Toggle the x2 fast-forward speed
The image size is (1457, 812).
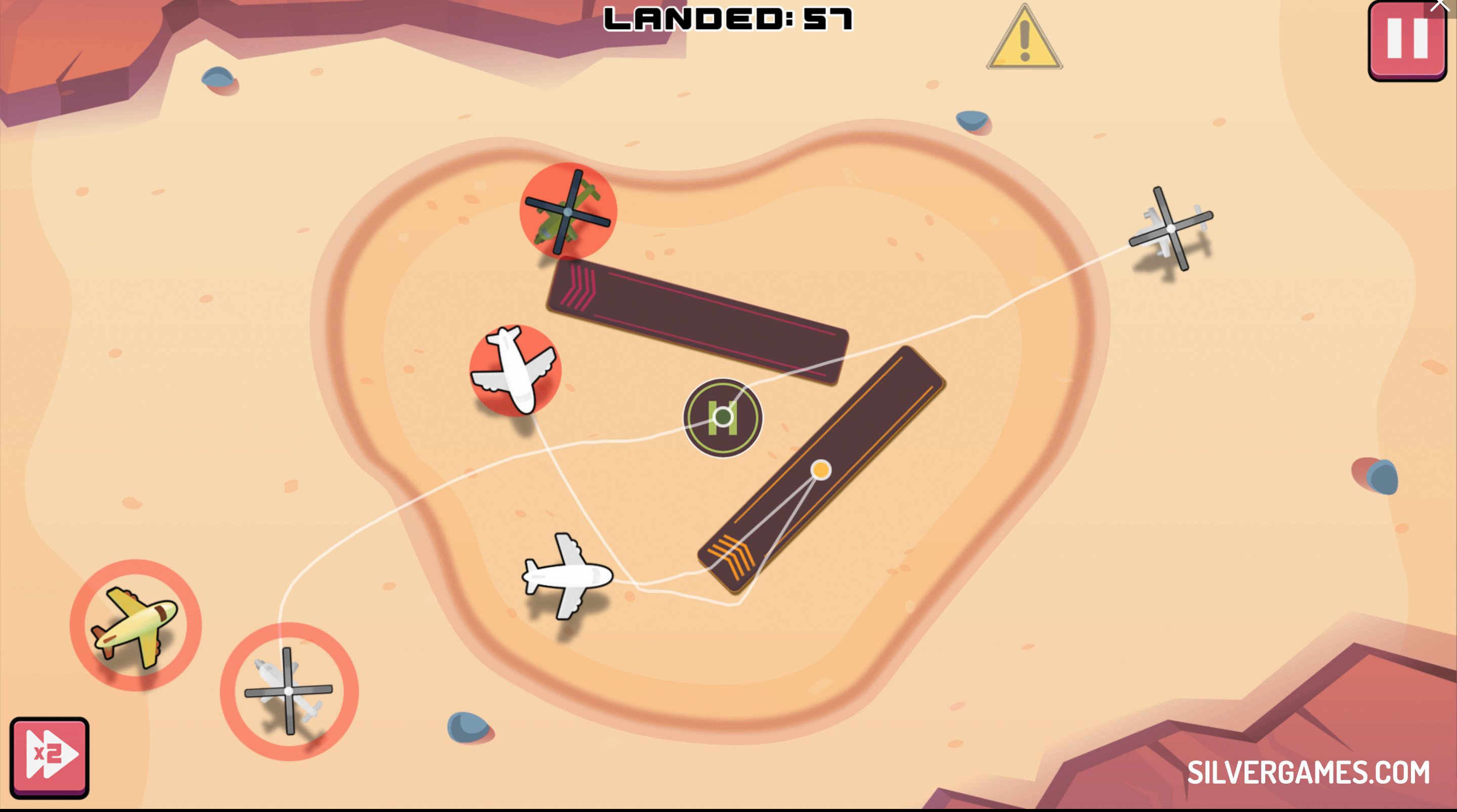click(49, 756)
